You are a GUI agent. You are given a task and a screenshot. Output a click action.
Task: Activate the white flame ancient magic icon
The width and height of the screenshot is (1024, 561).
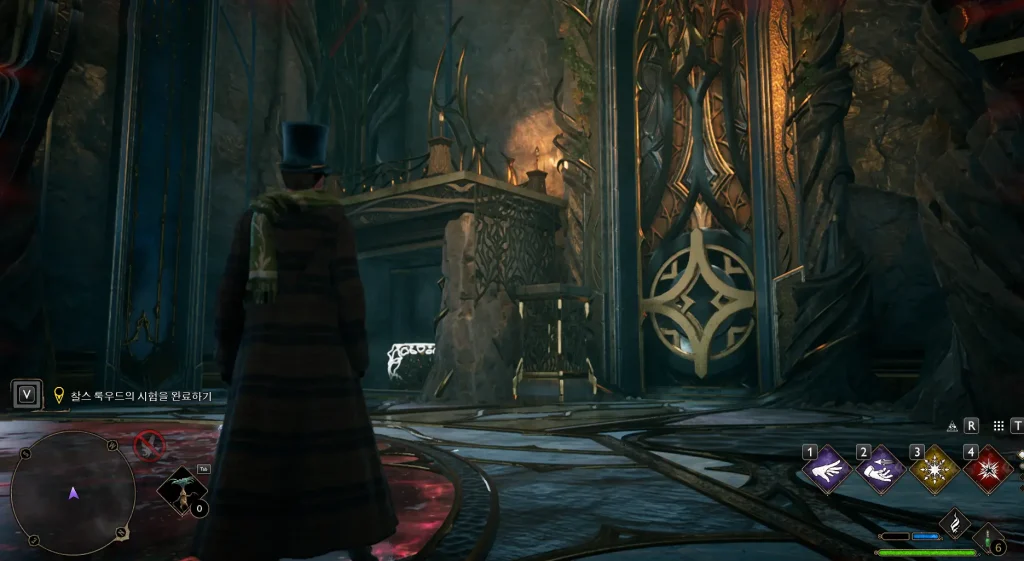click(x=956, y=523)
